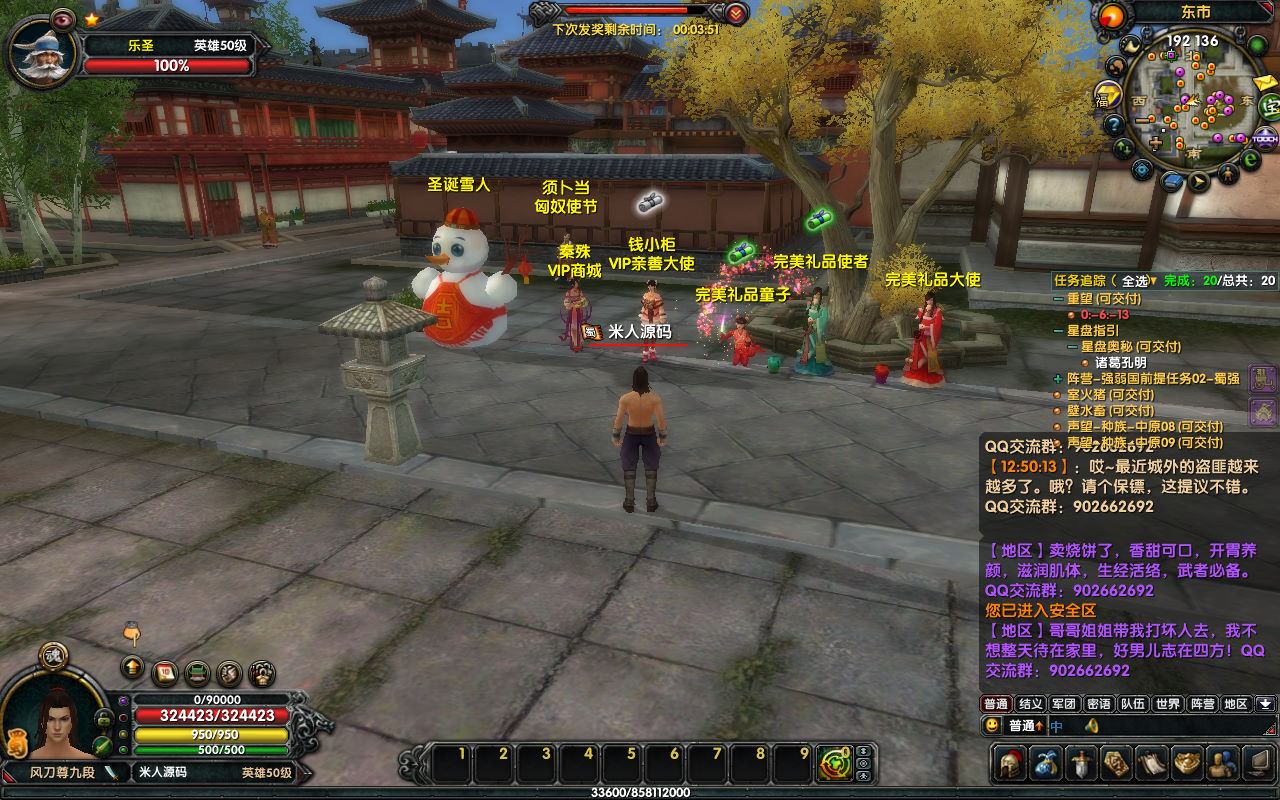
Task: Open the character helmet menu icon
Action: [1009, 764]
